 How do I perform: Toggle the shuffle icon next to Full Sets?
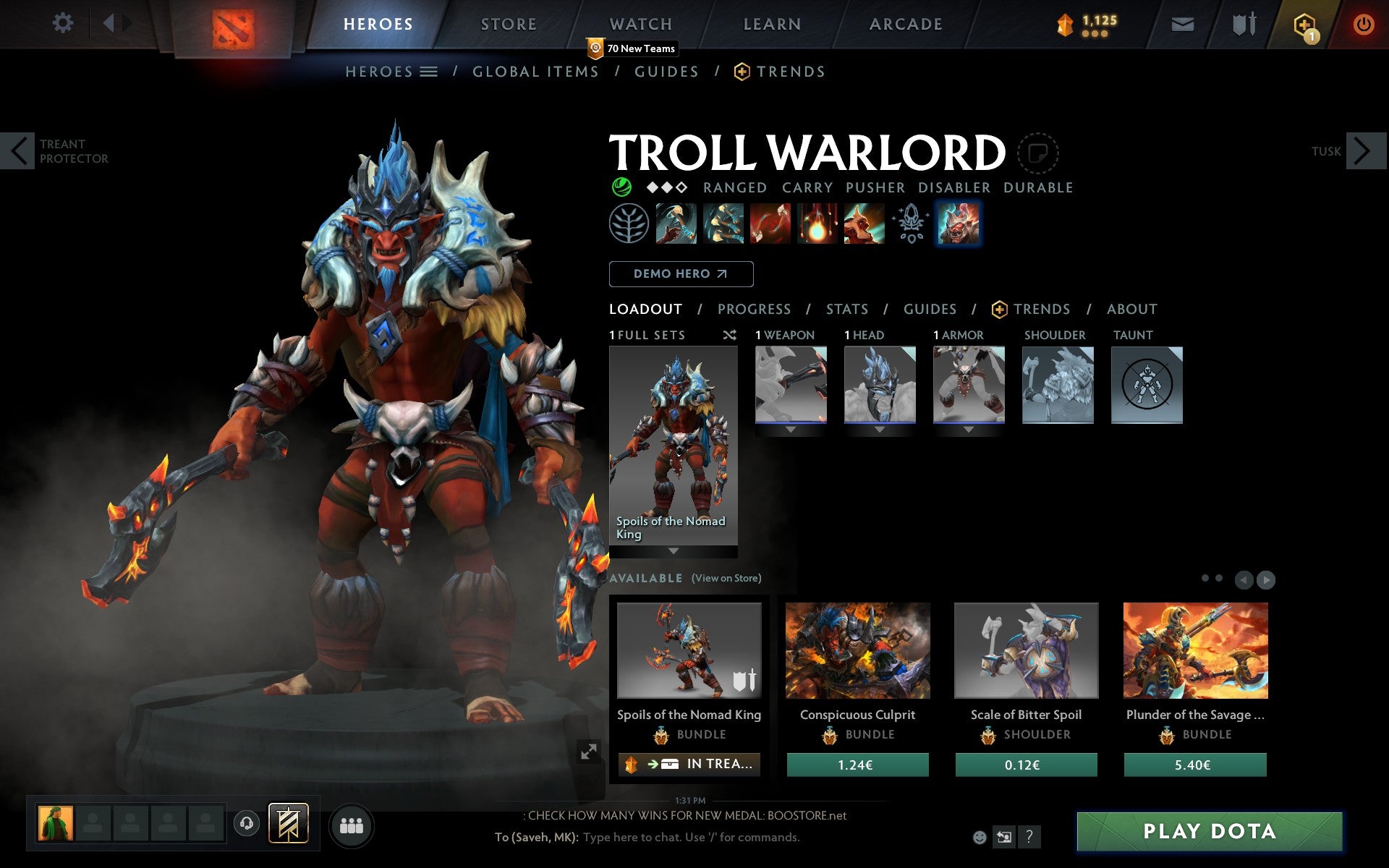(x=729, y=335)
